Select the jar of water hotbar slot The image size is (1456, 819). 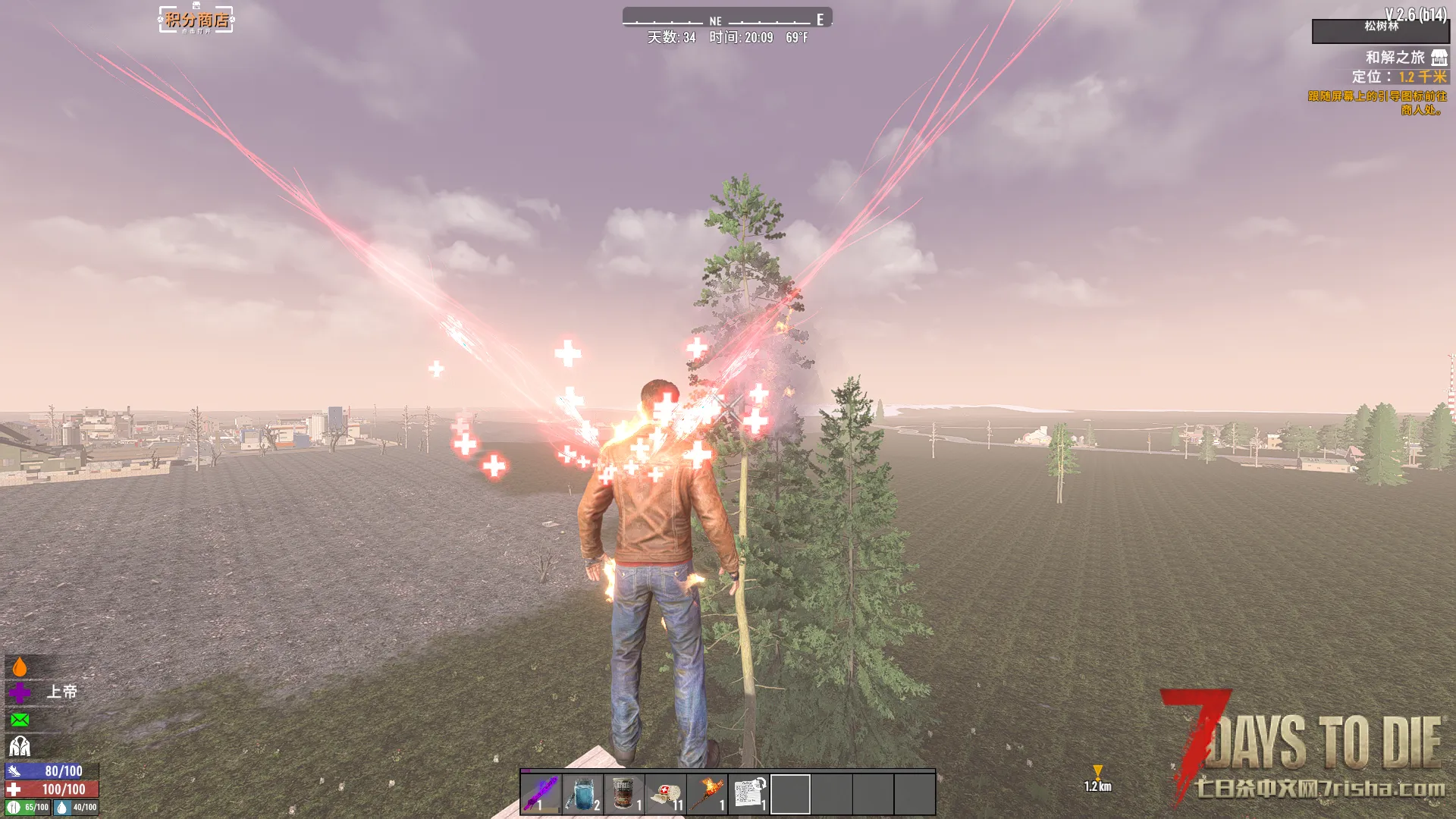pyautogui.click(x=582, y=793)
